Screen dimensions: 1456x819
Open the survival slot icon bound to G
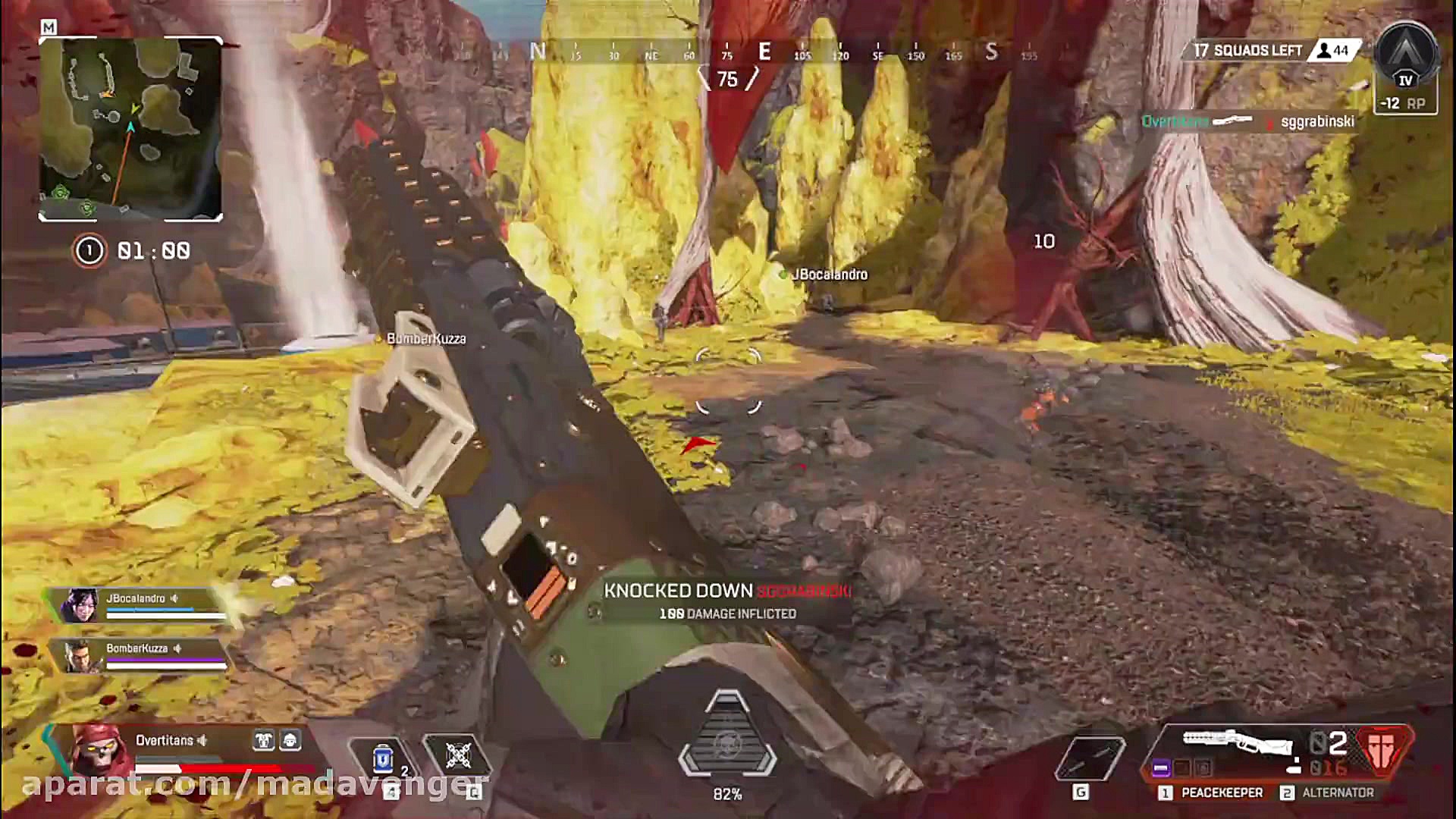click(x=1089, y=757)
